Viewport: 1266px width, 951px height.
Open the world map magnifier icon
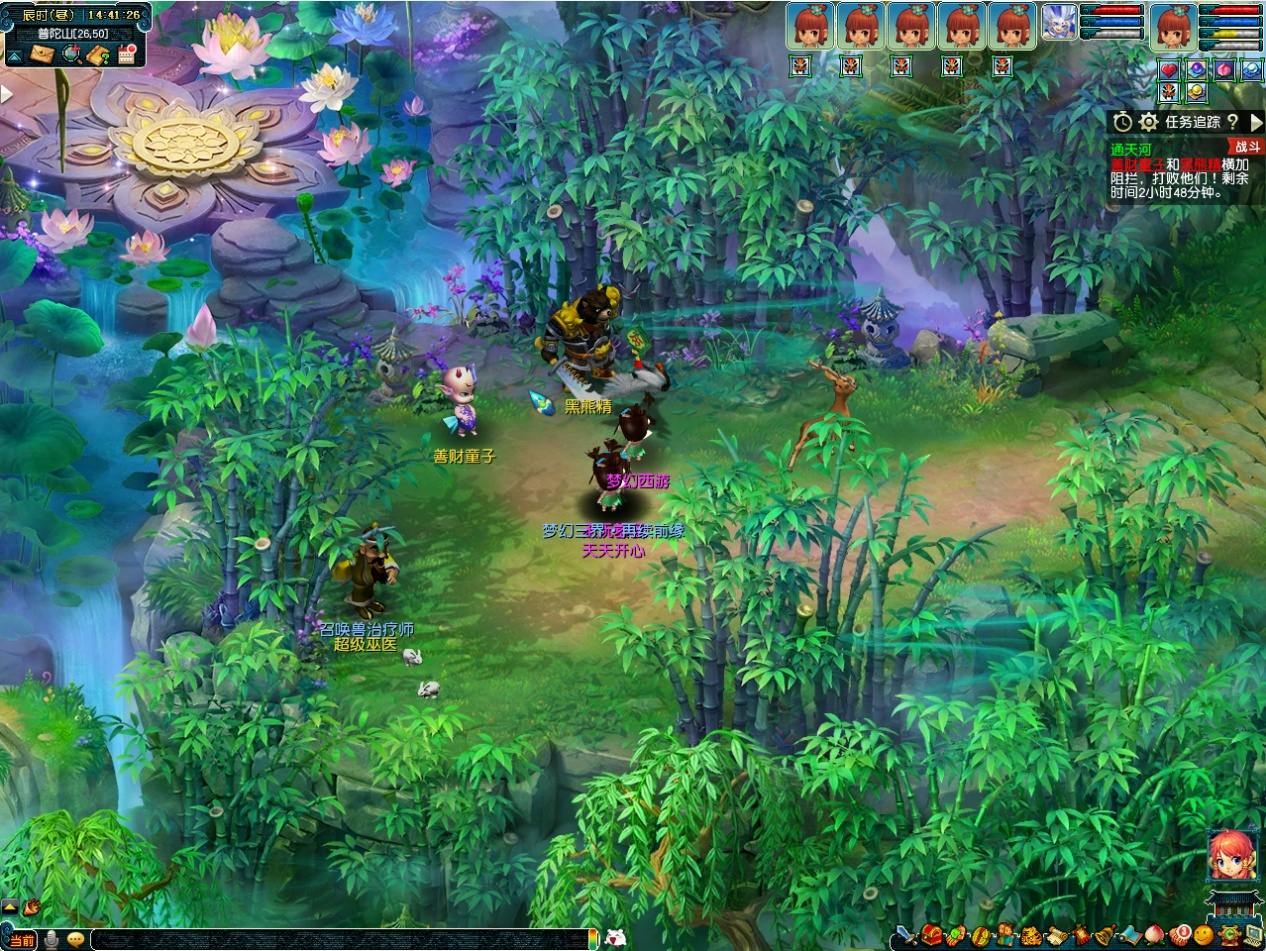pyautogui.click(x=70, y=54)
